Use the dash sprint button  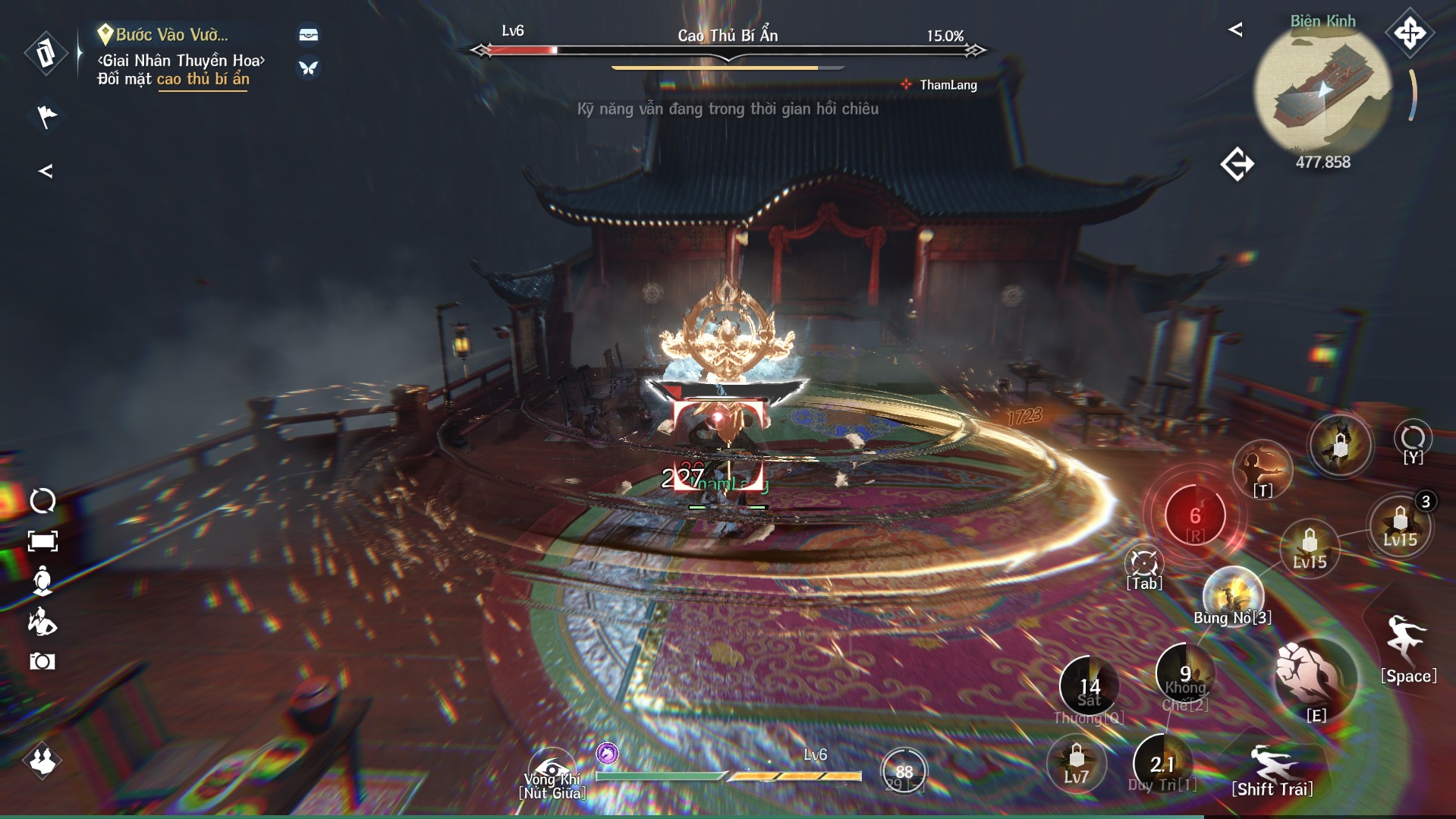click(x=1273, y=765)
